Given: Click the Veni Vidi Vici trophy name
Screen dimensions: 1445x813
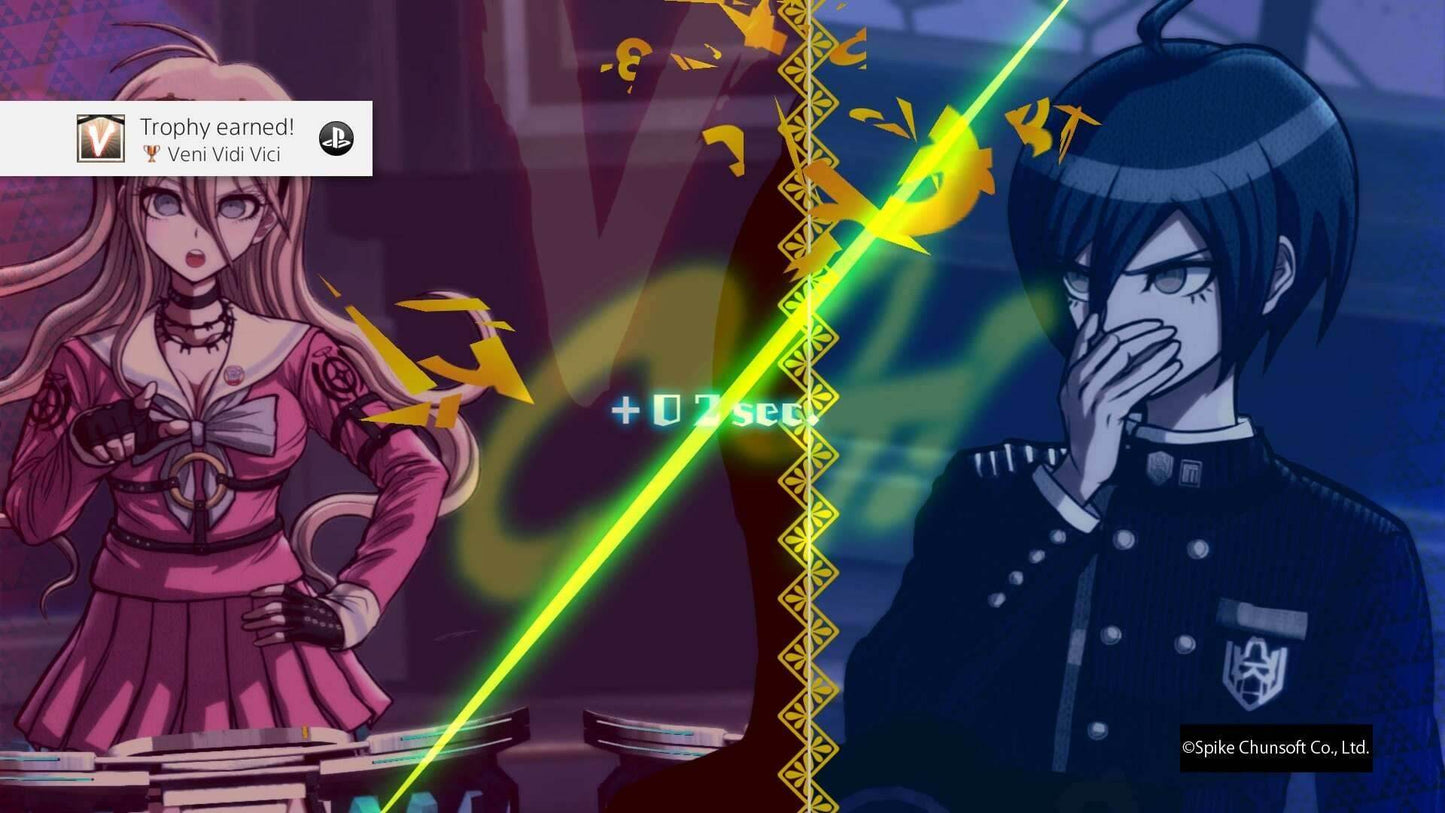Looking at the screenshot, I should [225, 154].
